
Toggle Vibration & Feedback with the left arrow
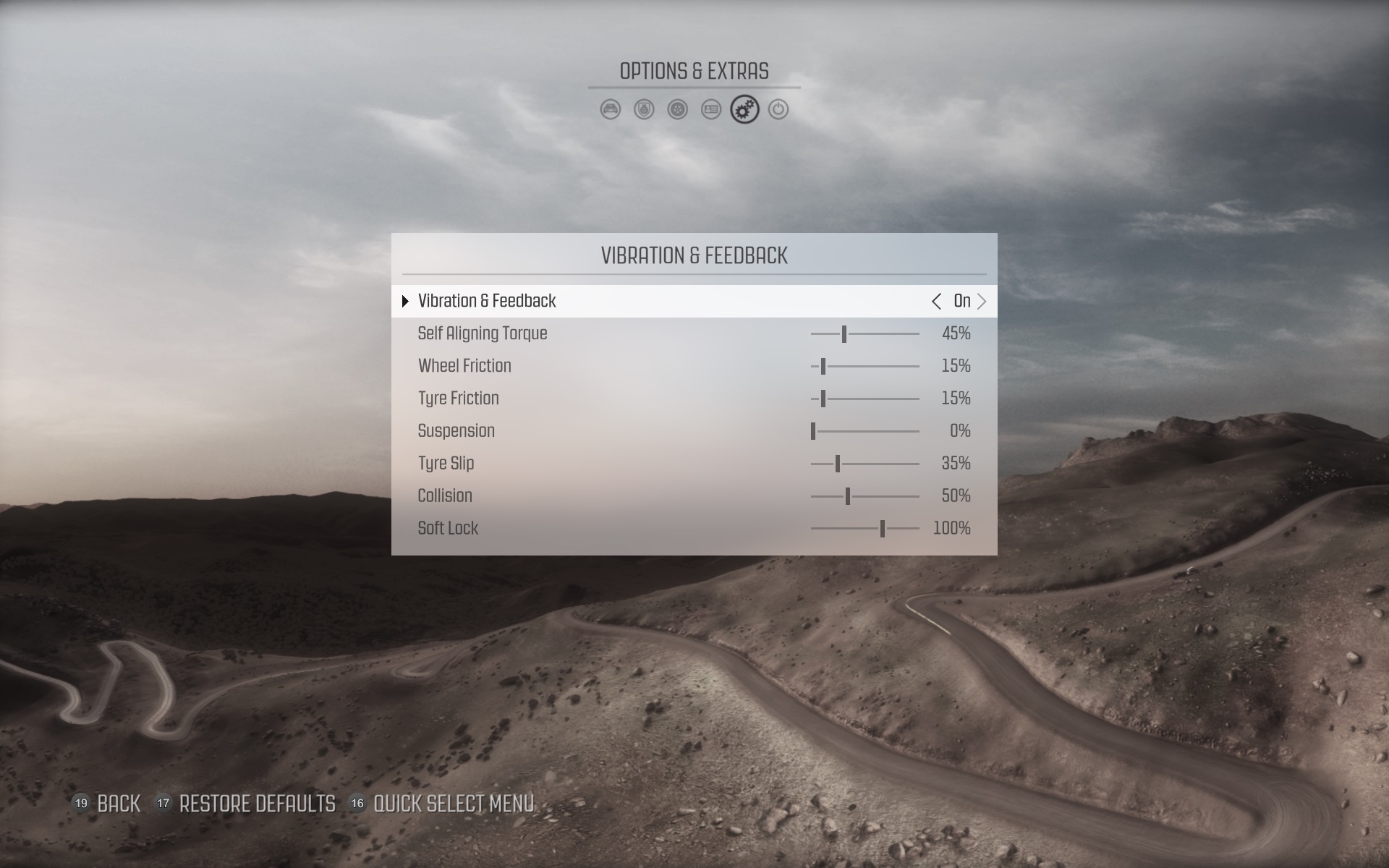point(936,302)
